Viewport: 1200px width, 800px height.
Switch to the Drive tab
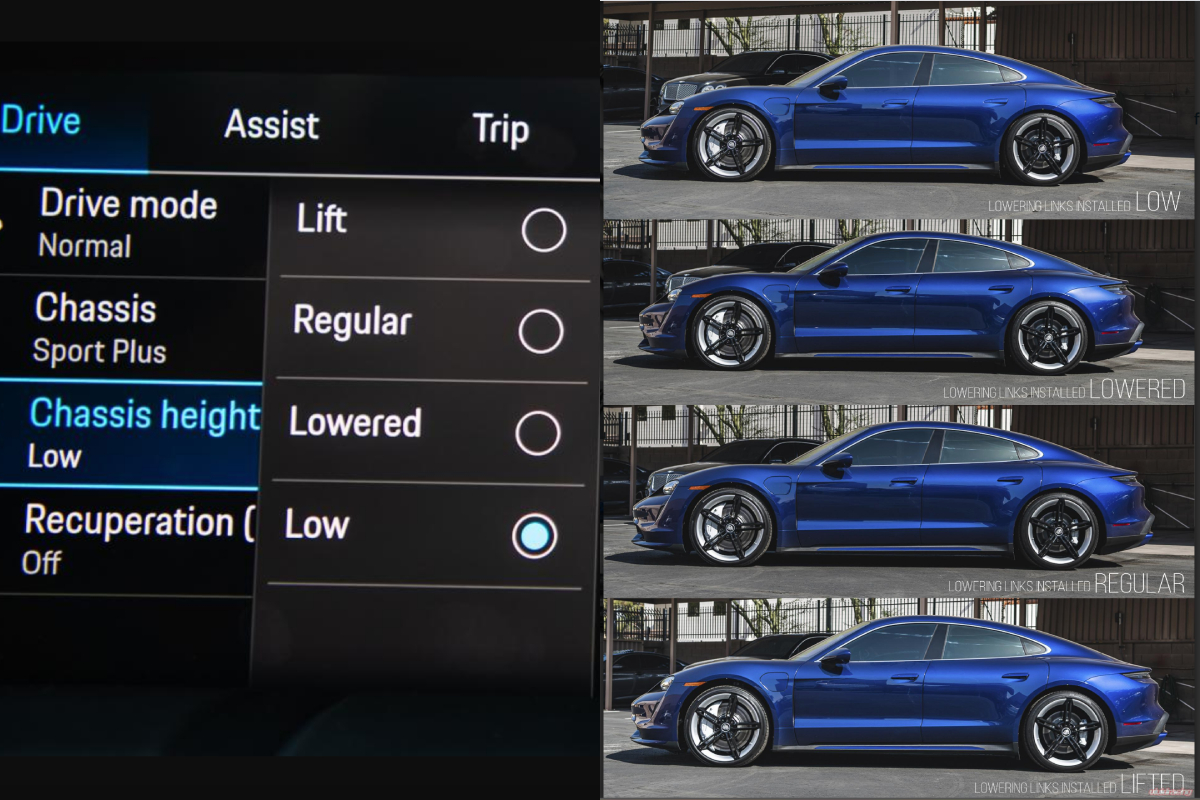tap(42, 121)
